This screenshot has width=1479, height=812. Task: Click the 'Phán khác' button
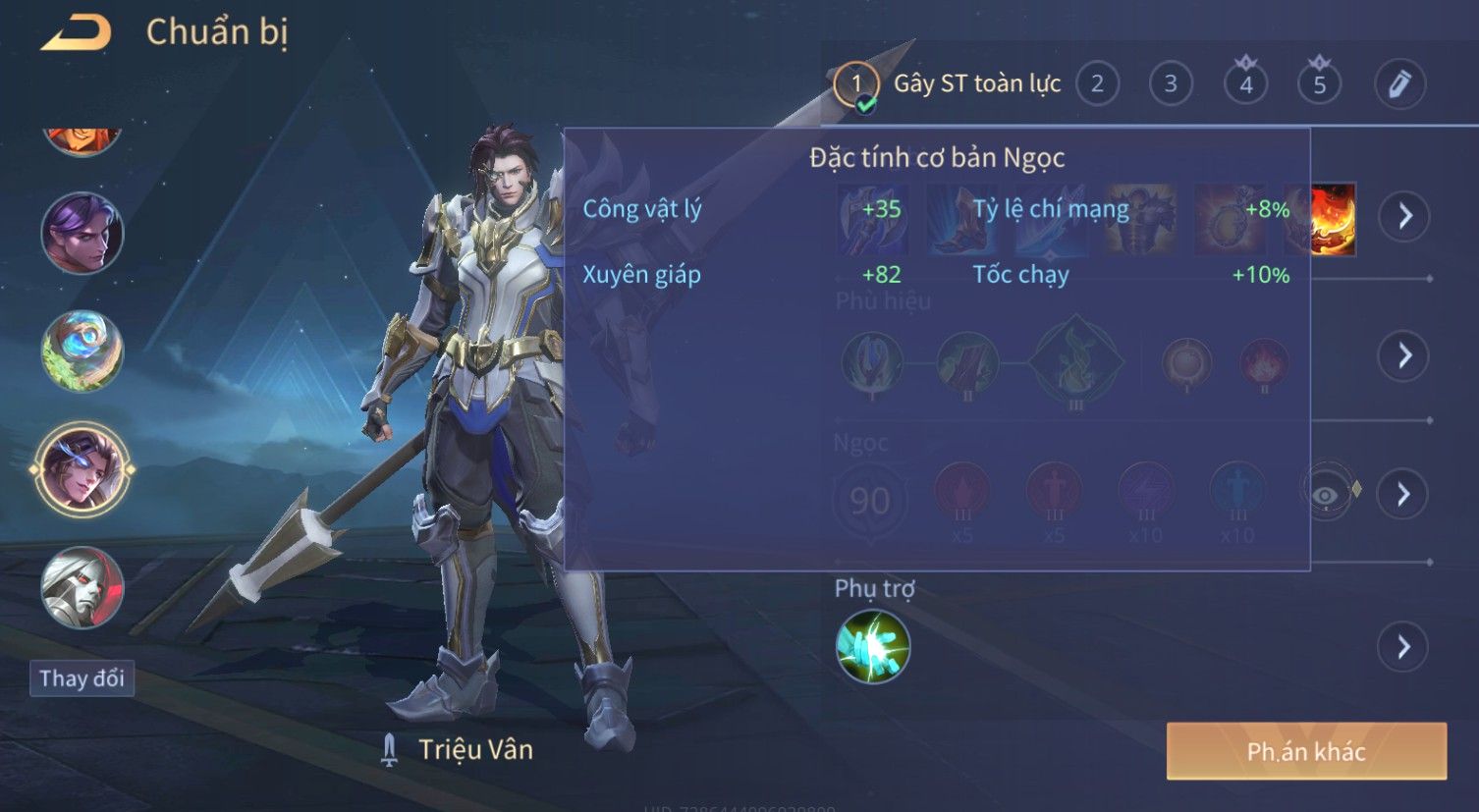pos(1306,752)
